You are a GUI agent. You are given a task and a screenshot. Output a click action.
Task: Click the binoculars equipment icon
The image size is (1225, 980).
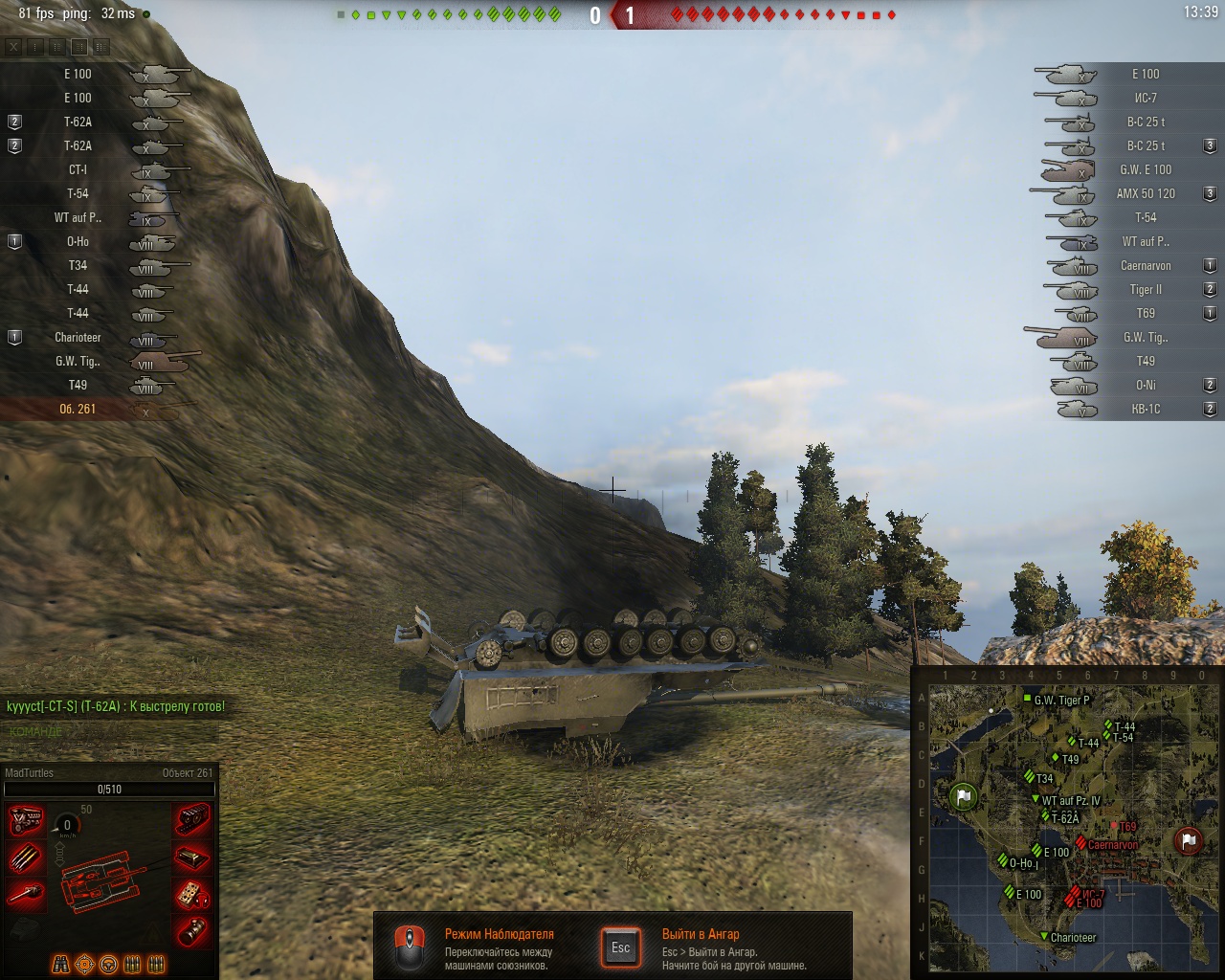coord(60,964)
